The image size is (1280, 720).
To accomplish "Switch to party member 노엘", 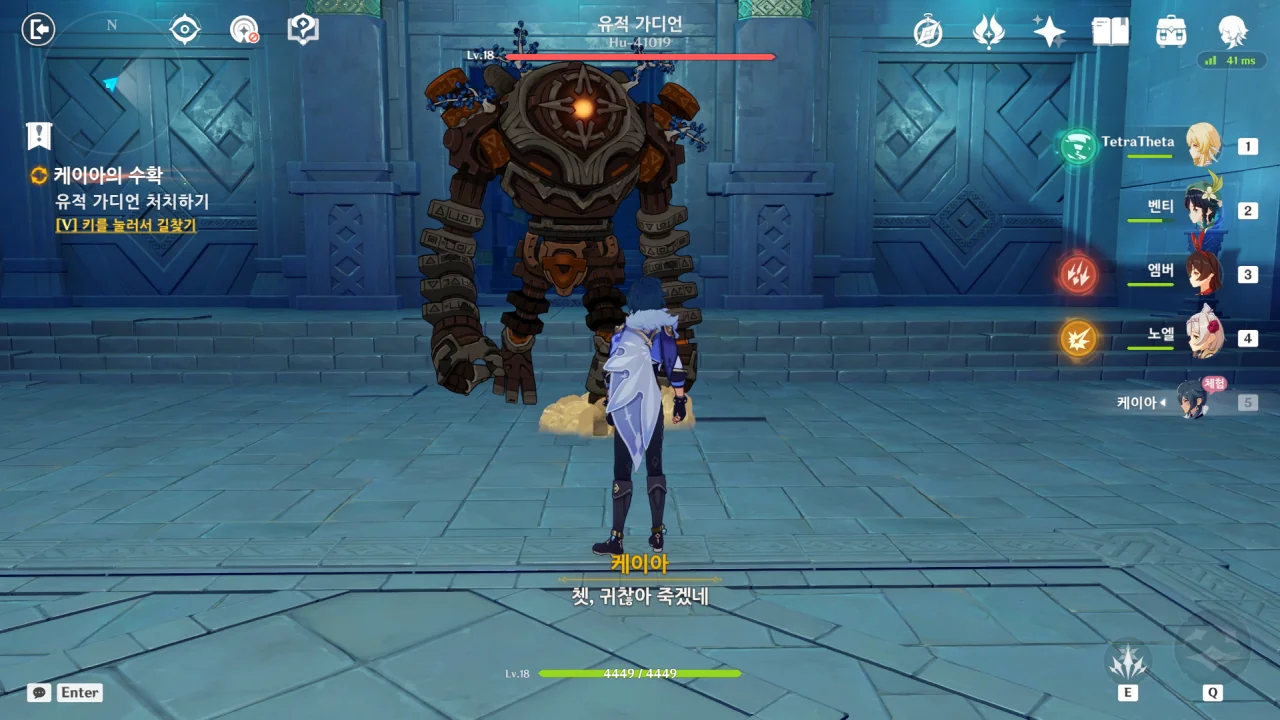I will [x=1203, y=337].
